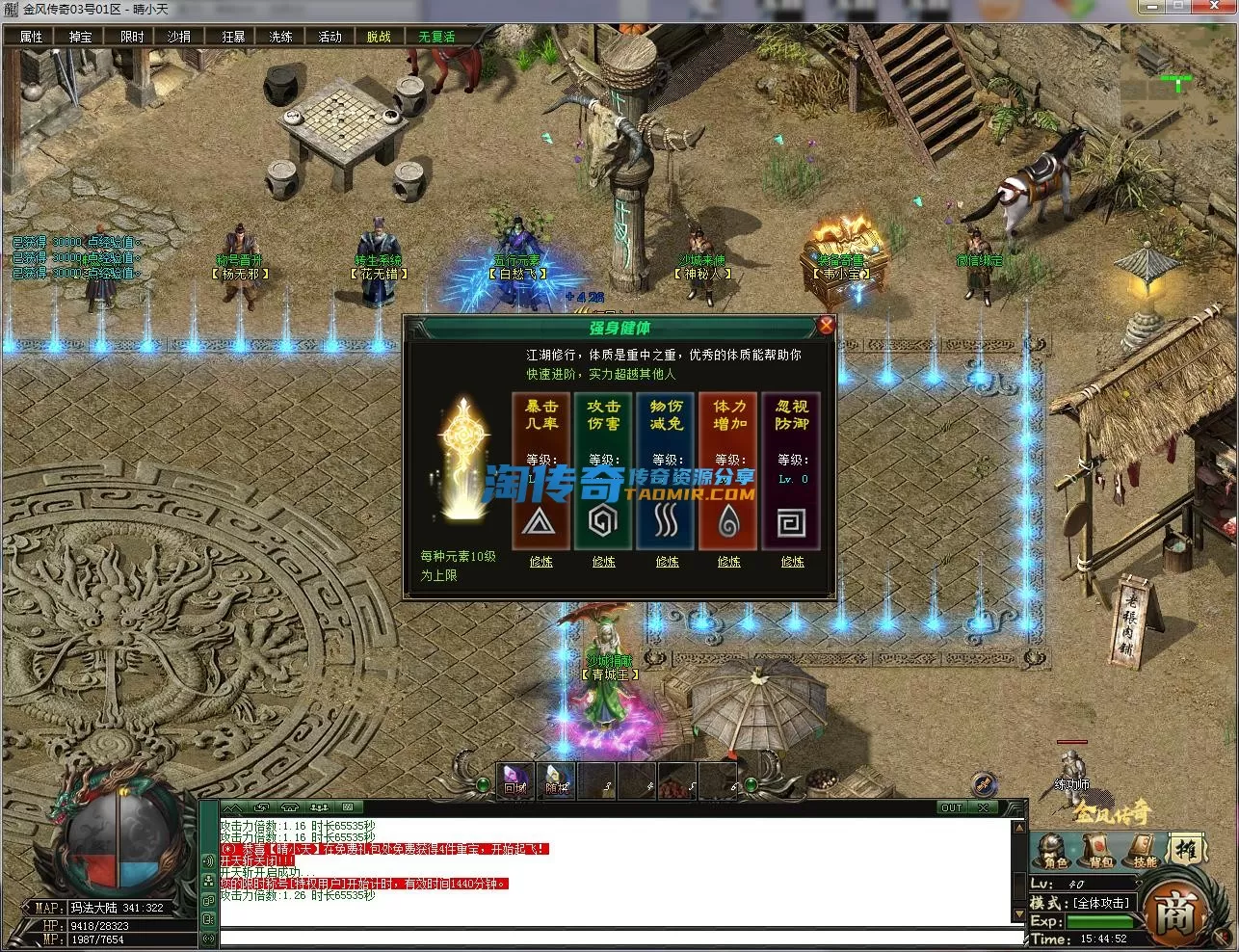Click 修炼 under 物伤减免
Viewport: 1239px width, 952px height.
tap(667, 561)
